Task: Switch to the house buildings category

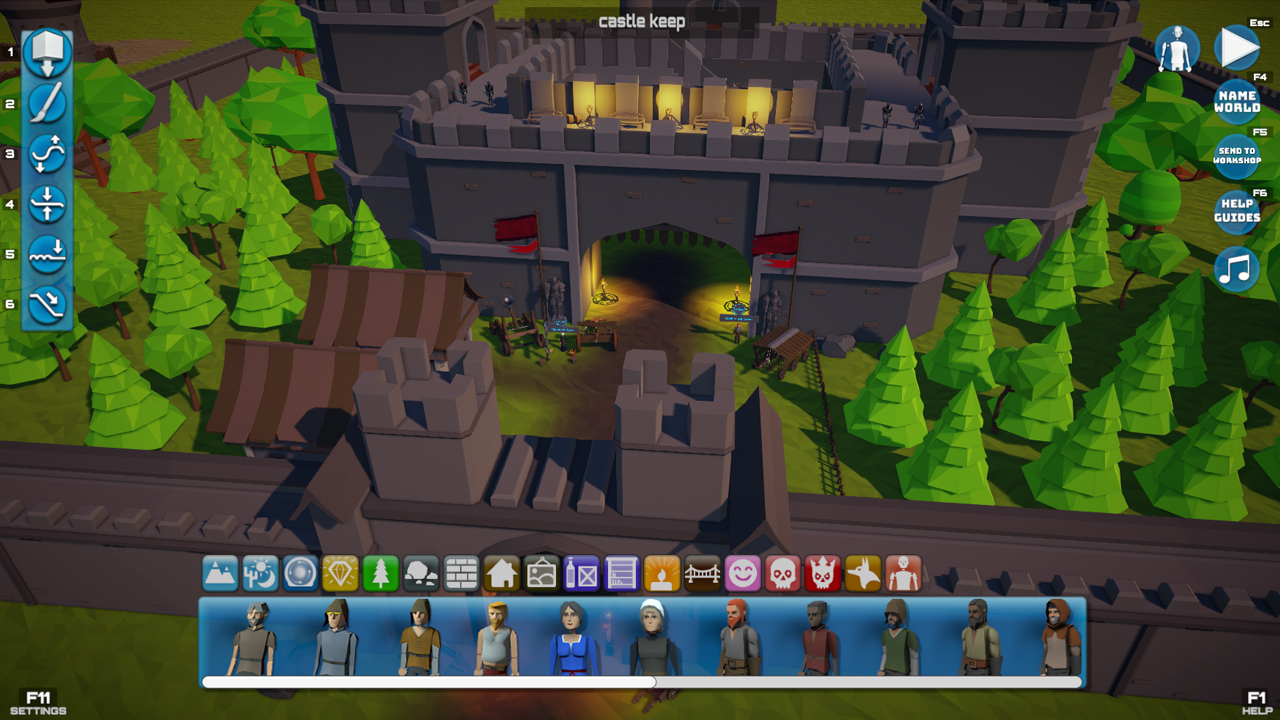Action: point(501,574)
